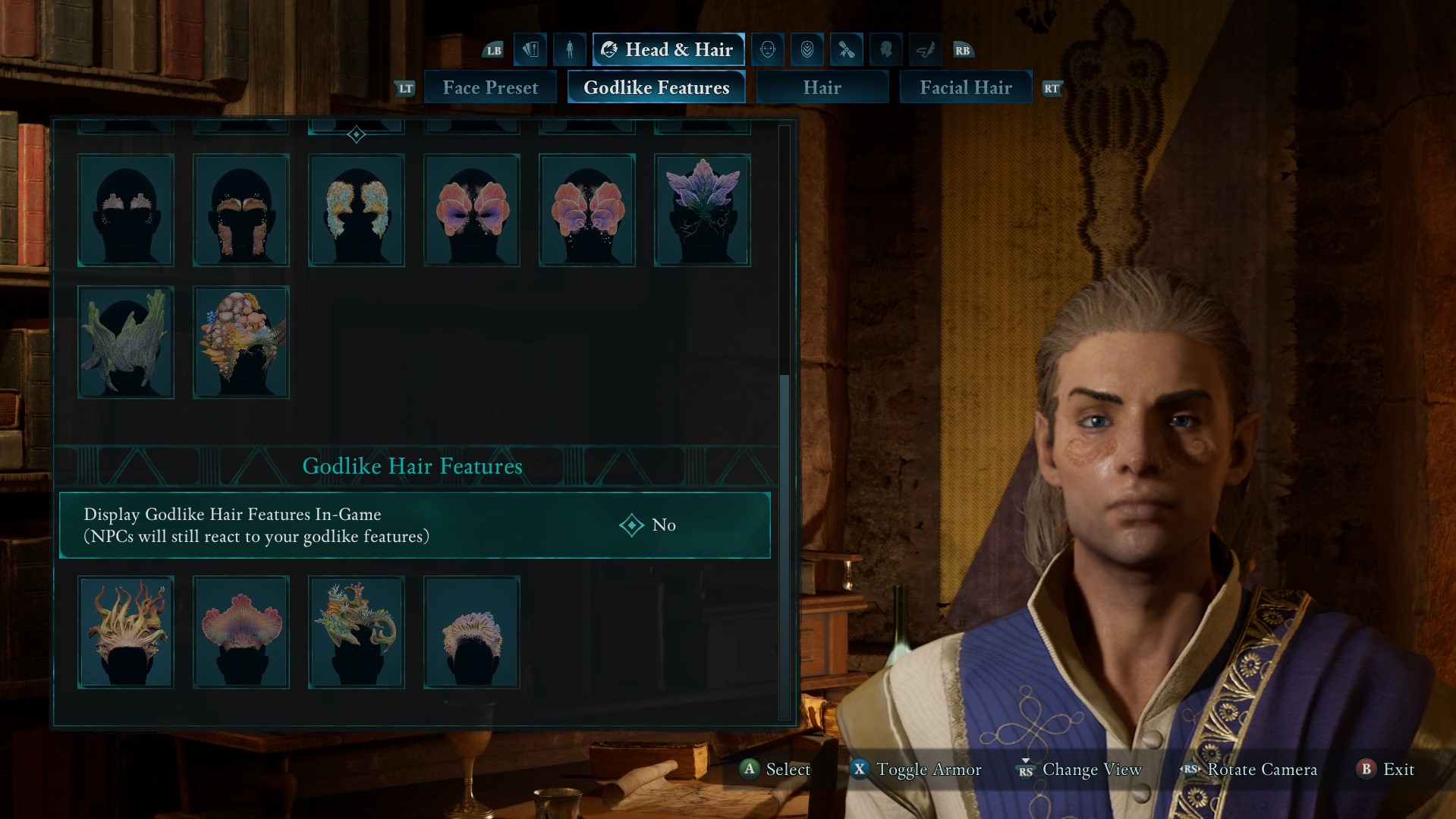This screenshot has height=819, width=1456.
Task: Open the Hair sub-tab
Action: point(822,88)
